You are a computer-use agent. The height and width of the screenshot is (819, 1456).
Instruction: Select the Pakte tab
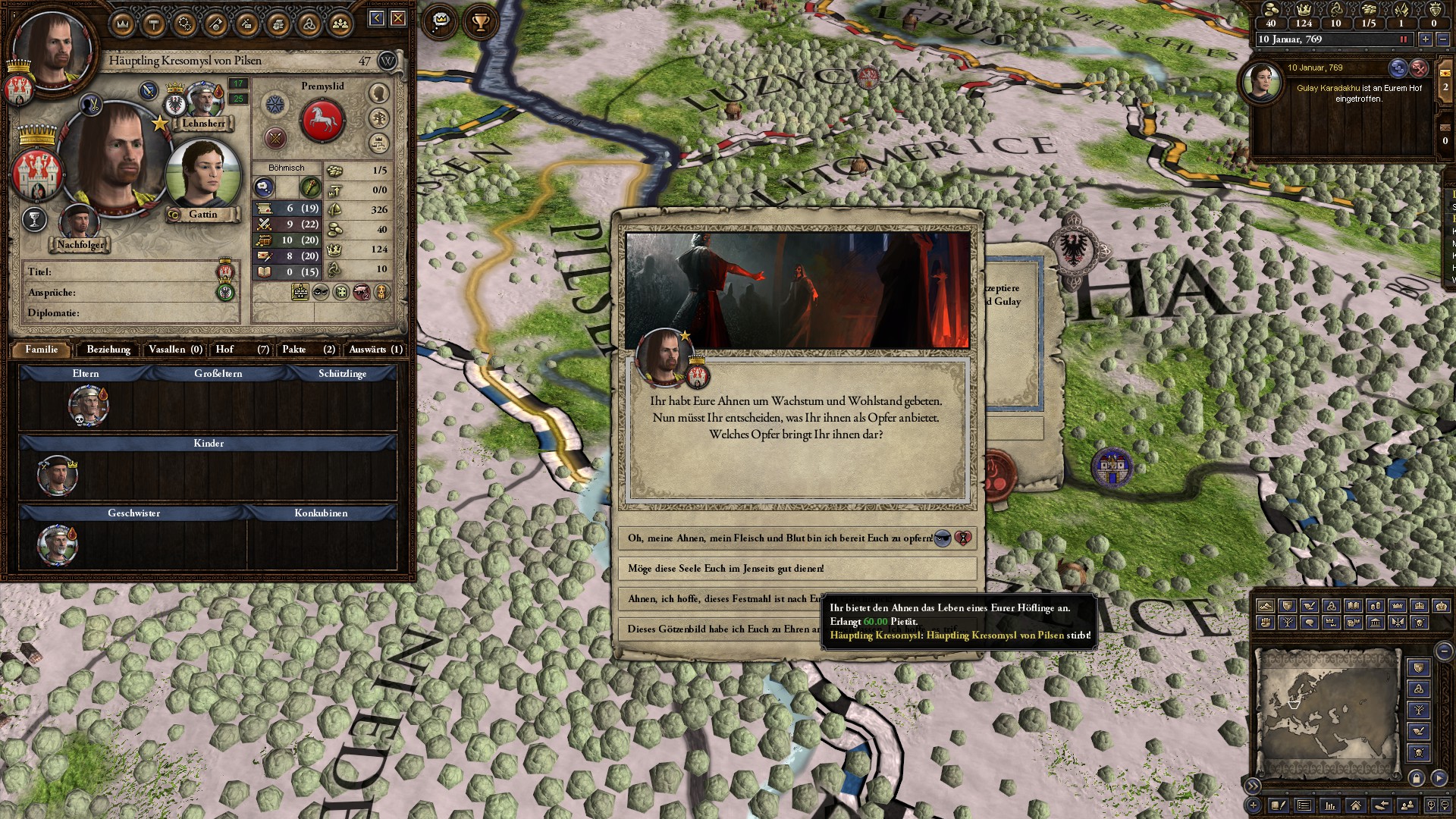(x=308, y=350)
